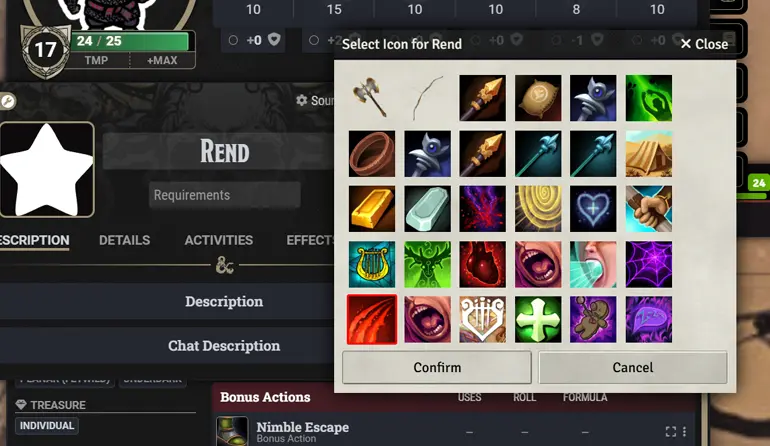Close the Select Icon window

tap(704, 44)
